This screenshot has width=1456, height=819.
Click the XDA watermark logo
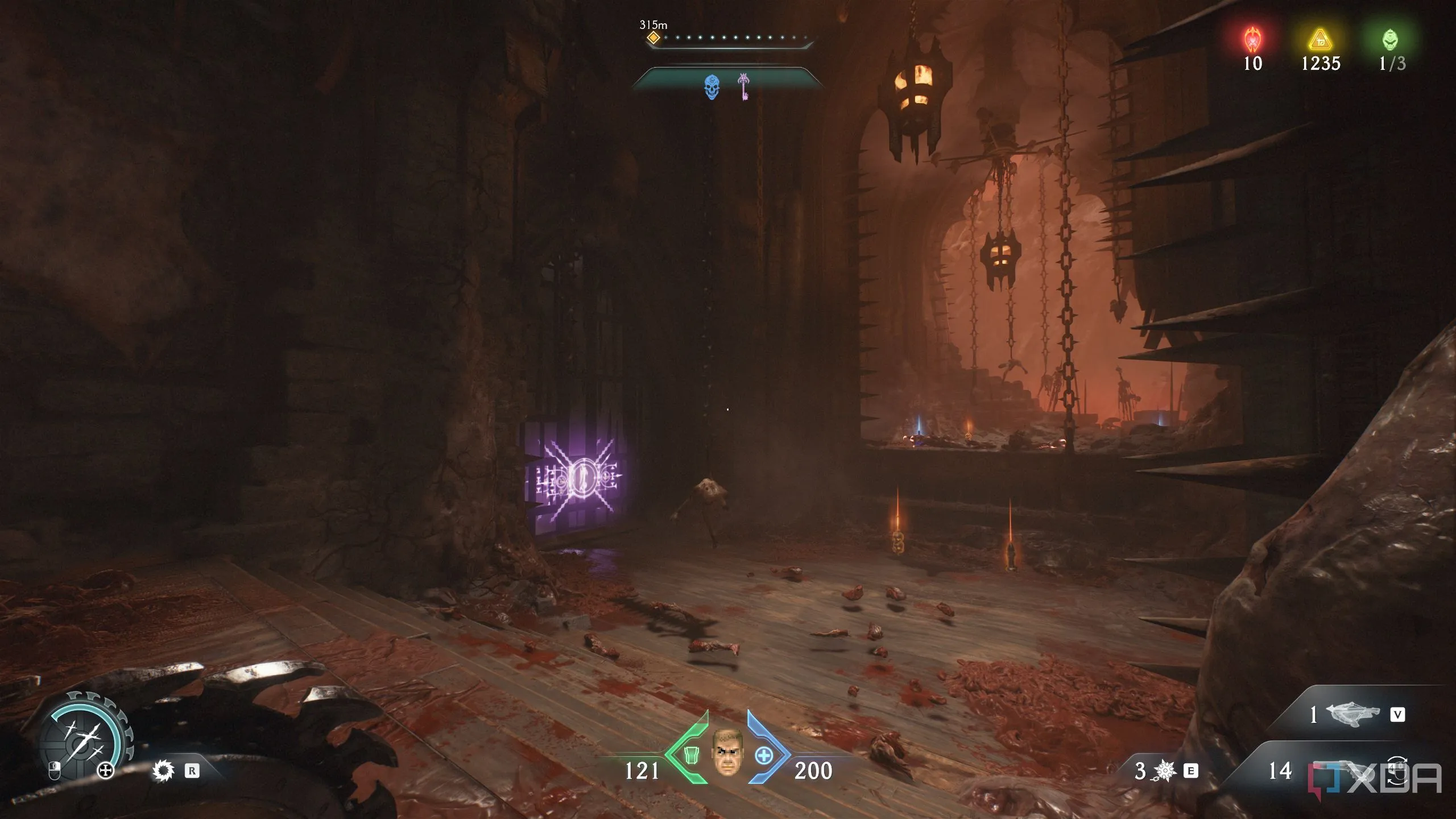pyautogui.click(x=1375, y=779)
